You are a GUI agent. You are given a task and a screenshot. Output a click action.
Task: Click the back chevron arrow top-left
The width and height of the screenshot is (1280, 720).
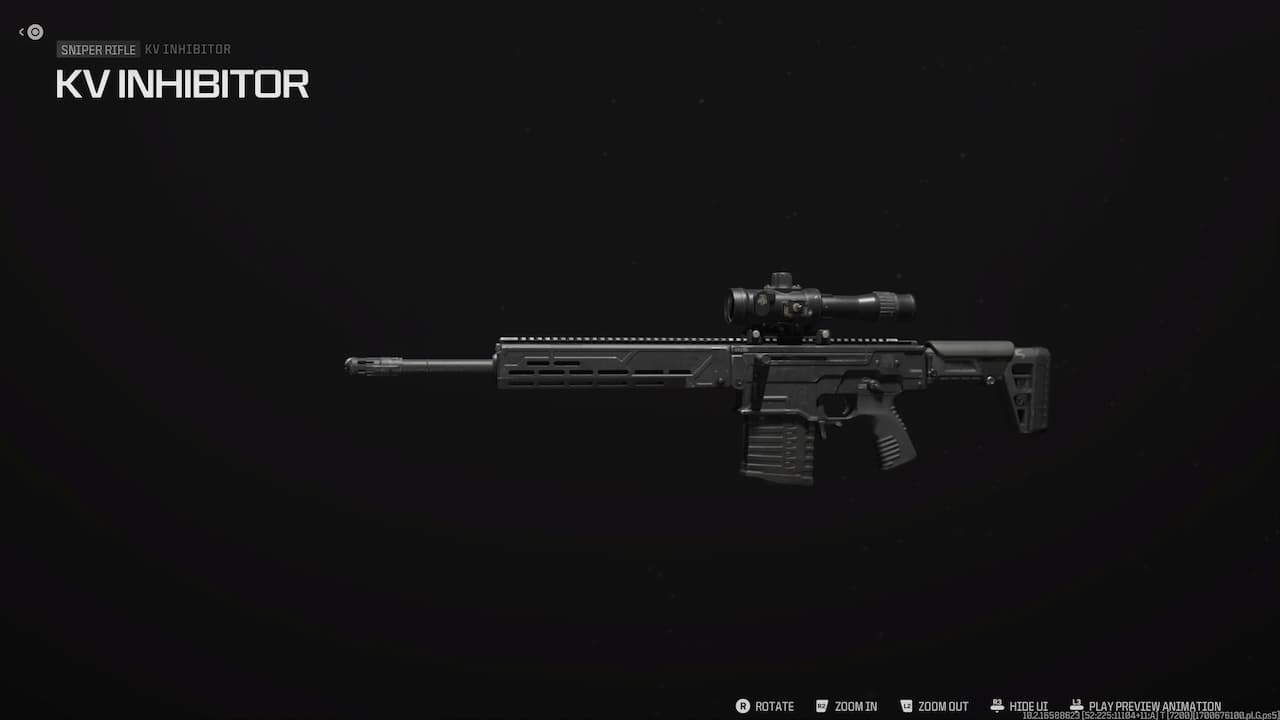pos(21,31)
